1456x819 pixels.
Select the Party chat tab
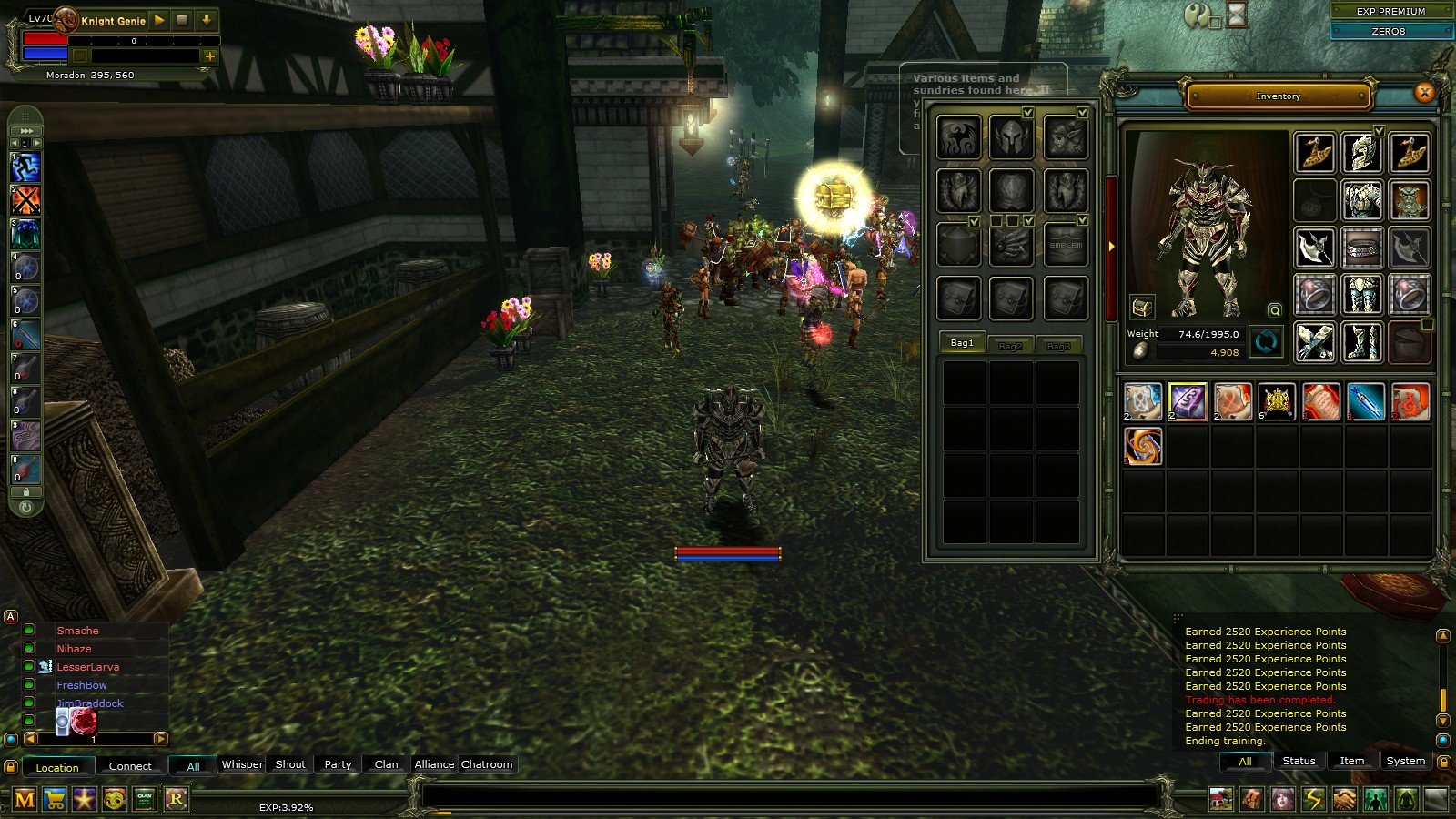click(x=338, y=764)
